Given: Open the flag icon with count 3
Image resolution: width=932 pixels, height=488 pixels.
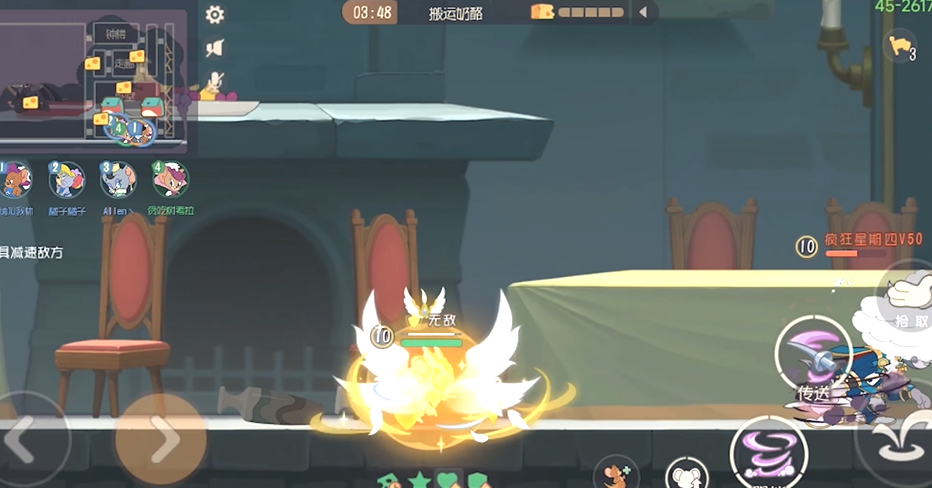Looking at the screenshot, I should click(900, 46).
